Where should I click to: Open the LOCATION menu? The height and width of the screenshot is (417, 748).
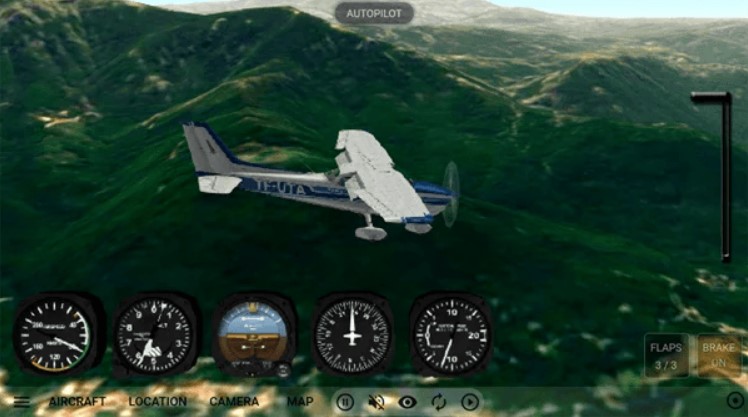pyautogui.click(x=157, y=402)
